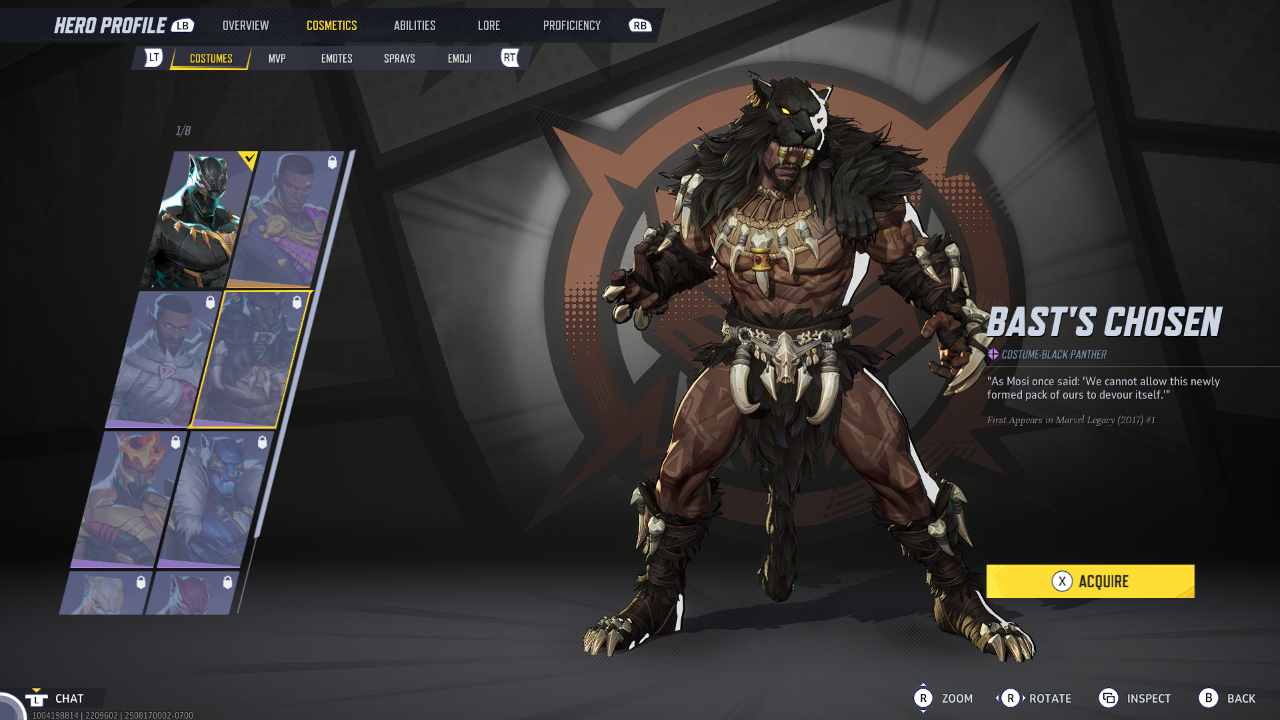Show the Sprays sub-tab

(399, 59)
